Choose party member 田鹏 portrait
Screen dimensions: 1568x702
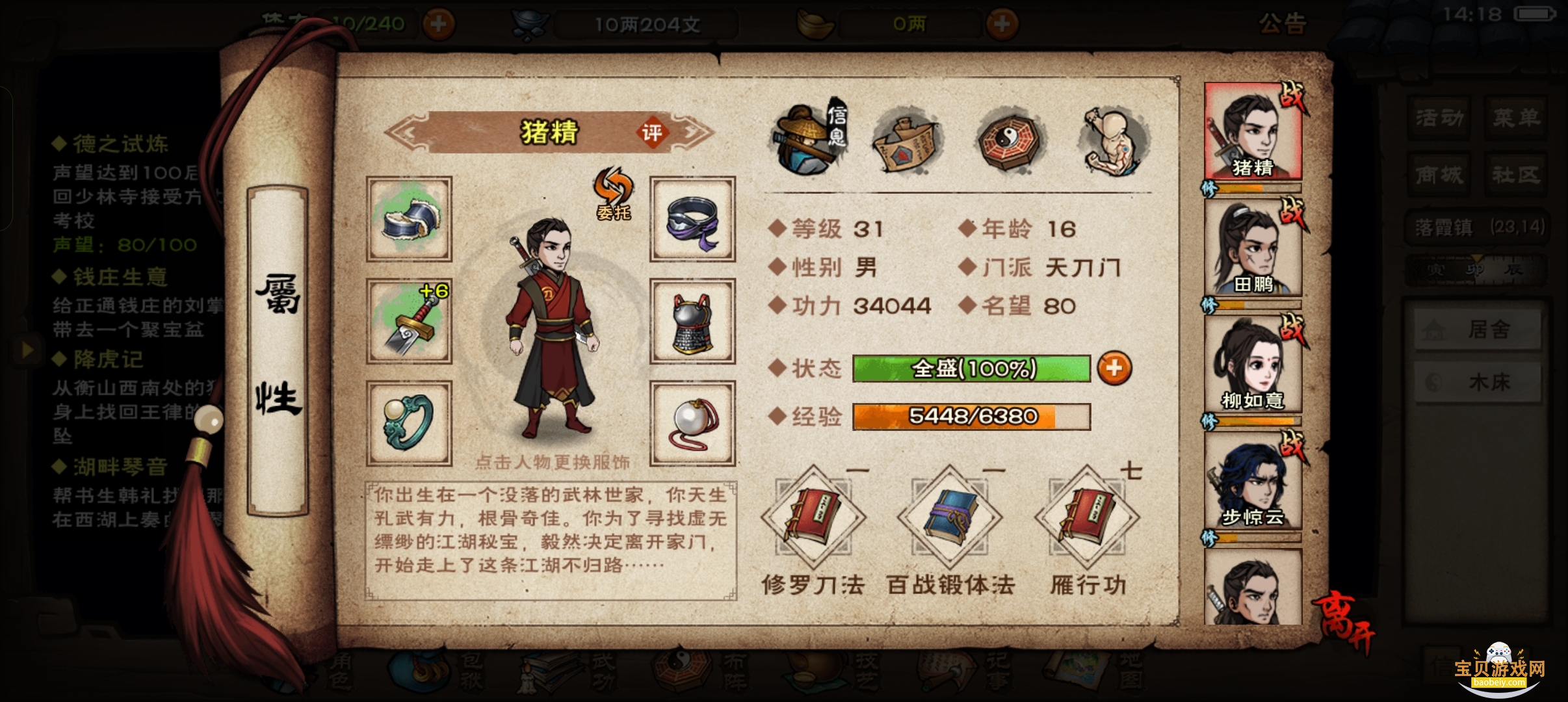point(1253,248)
